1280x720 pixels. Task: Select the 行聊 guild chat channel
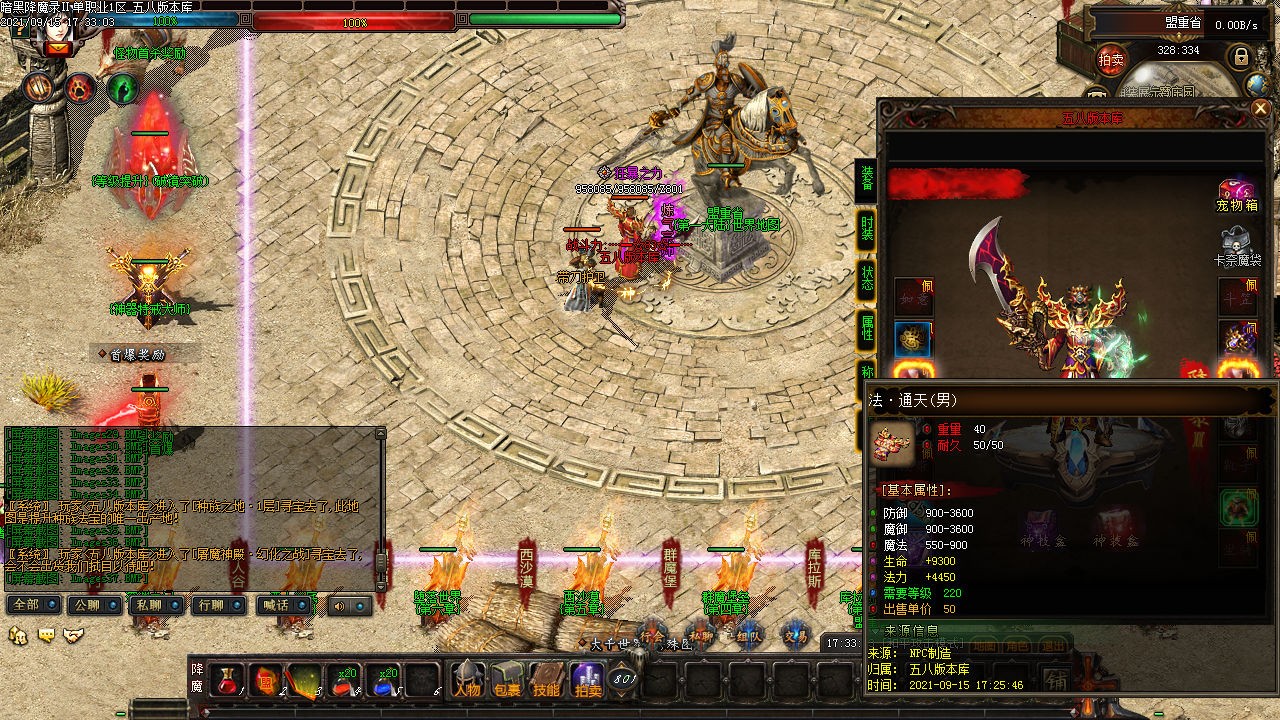219,605
